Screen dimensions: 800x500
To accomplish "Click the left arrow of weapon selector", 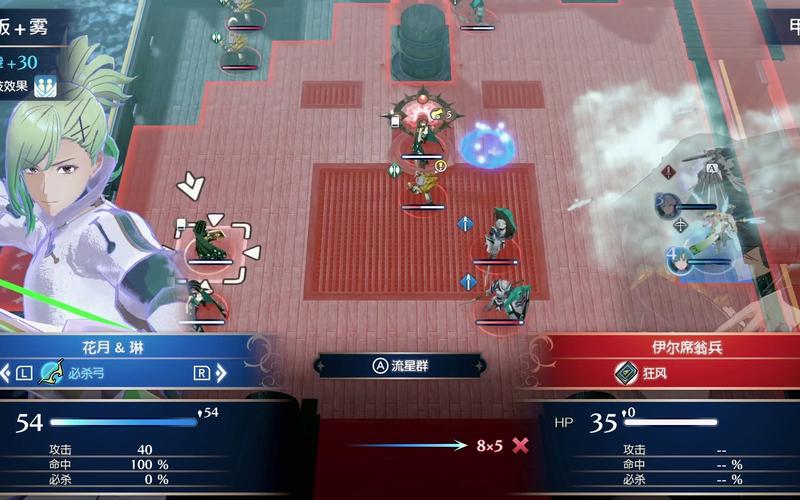I will coord(8,374).
